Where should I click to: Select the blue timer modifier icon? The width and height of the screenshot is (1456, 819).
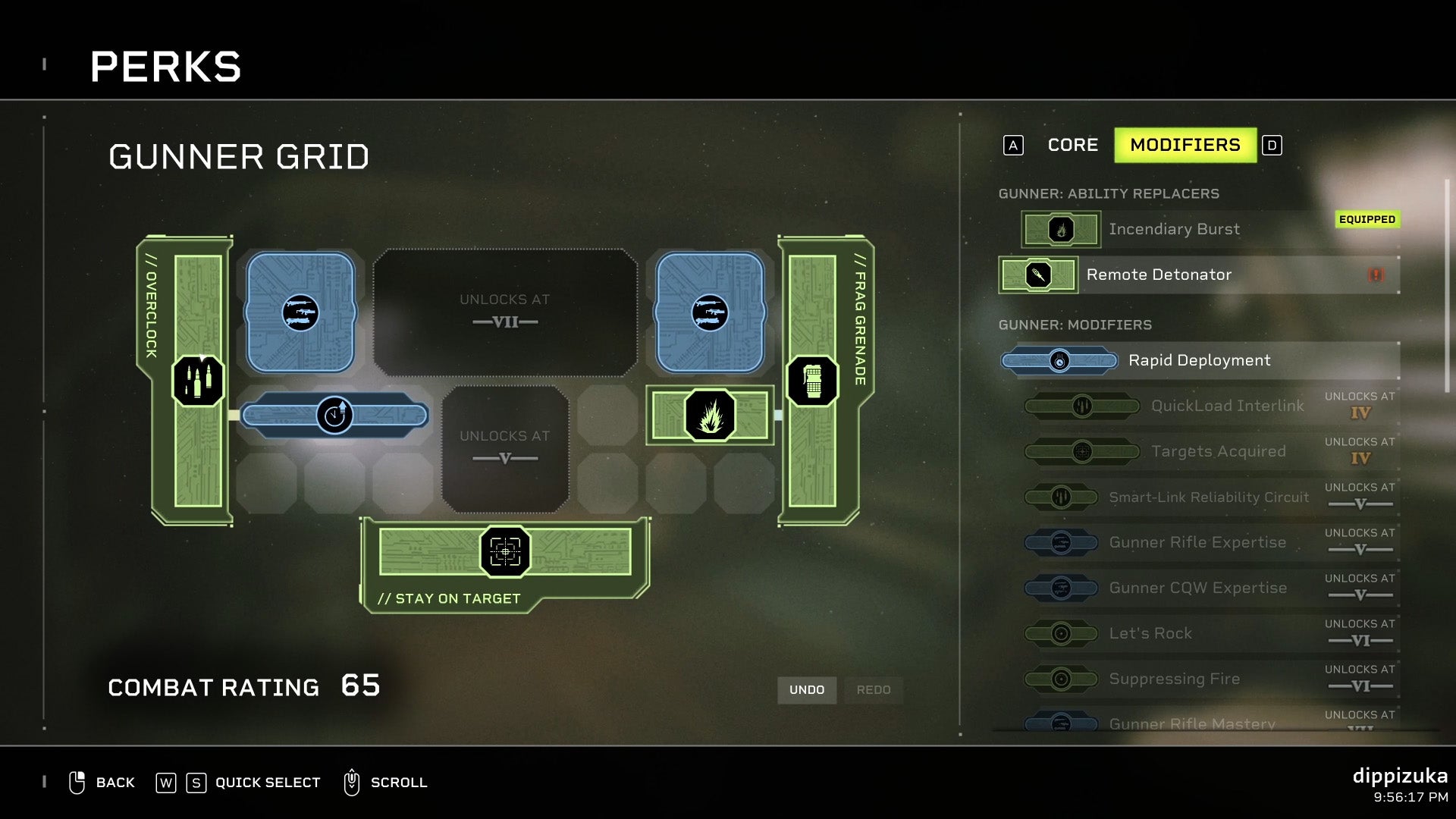336,416
